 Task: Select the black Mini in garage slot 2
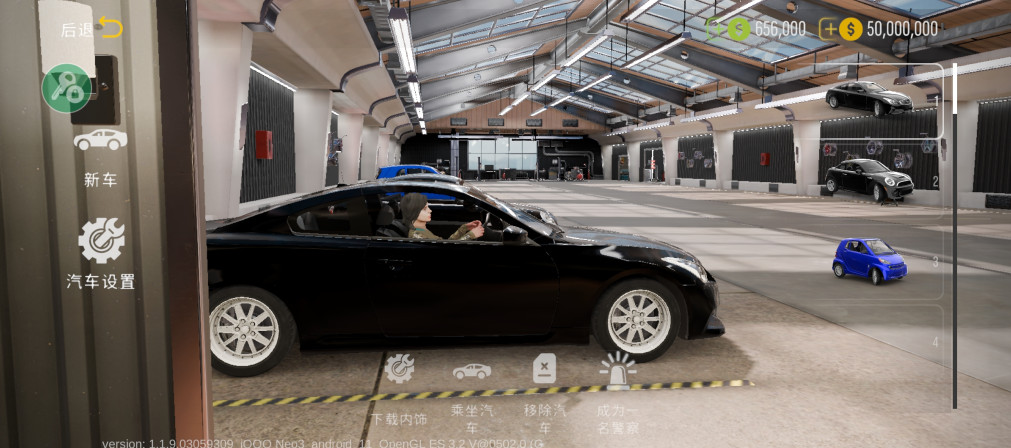(868, 179)
